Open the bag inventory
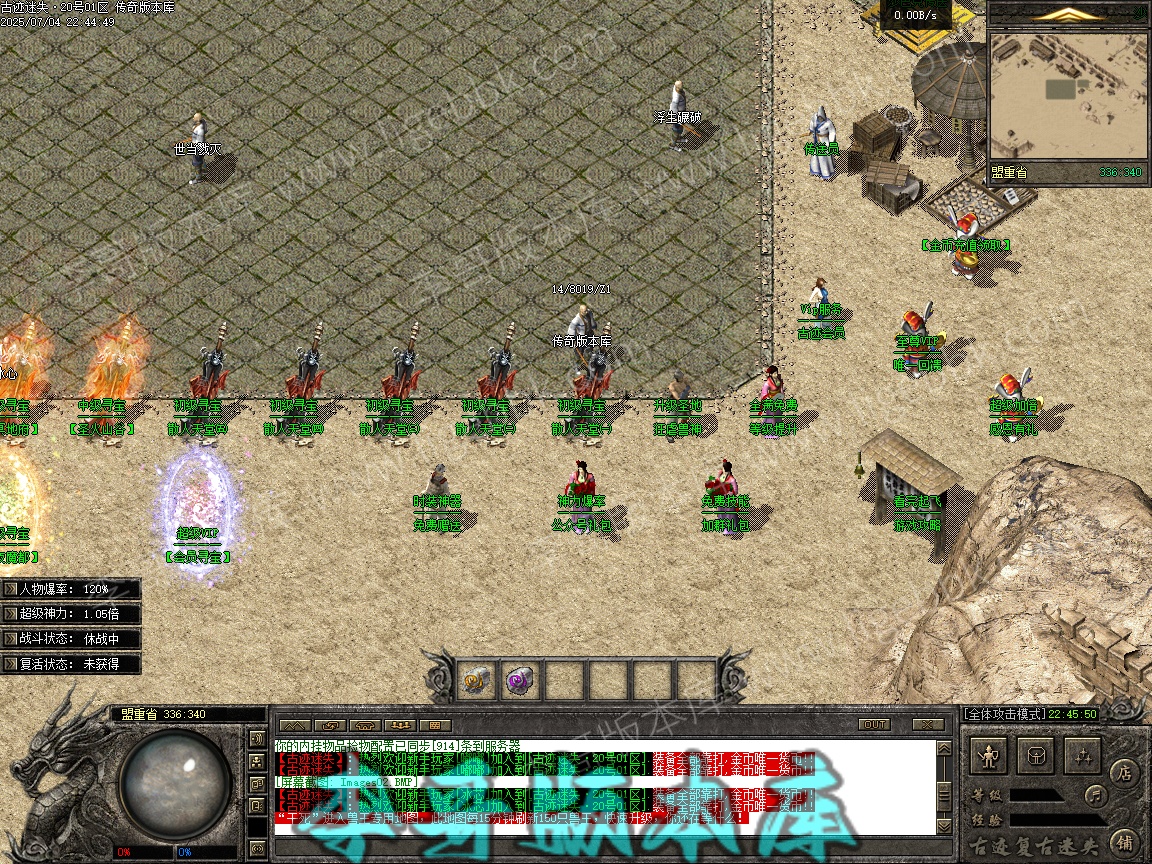Image resolution: width=1152 pixels, height=864 pixels. coord(1036,755)
